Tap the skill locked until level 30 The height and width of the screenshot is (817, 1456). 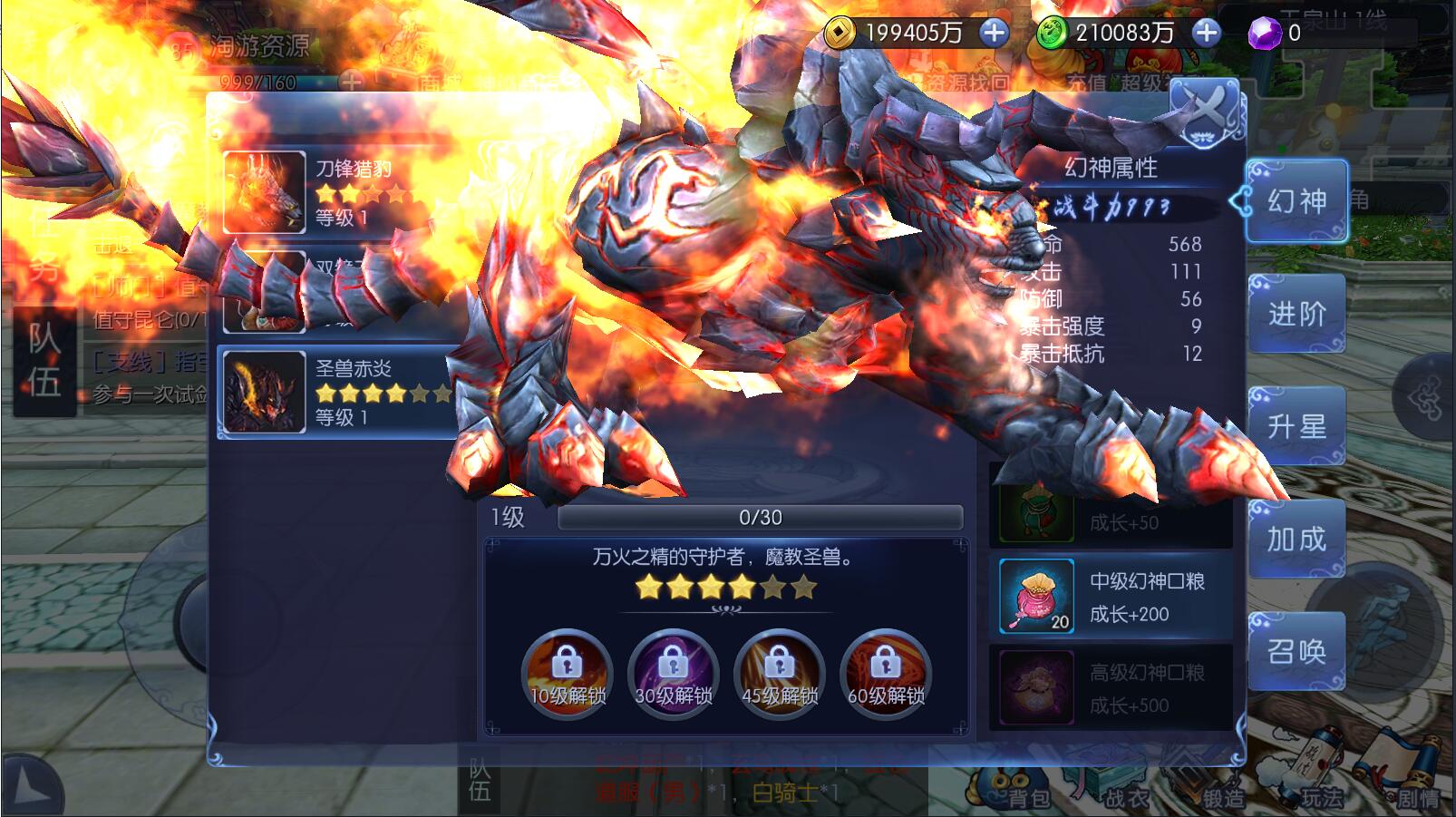pos(674,674)
